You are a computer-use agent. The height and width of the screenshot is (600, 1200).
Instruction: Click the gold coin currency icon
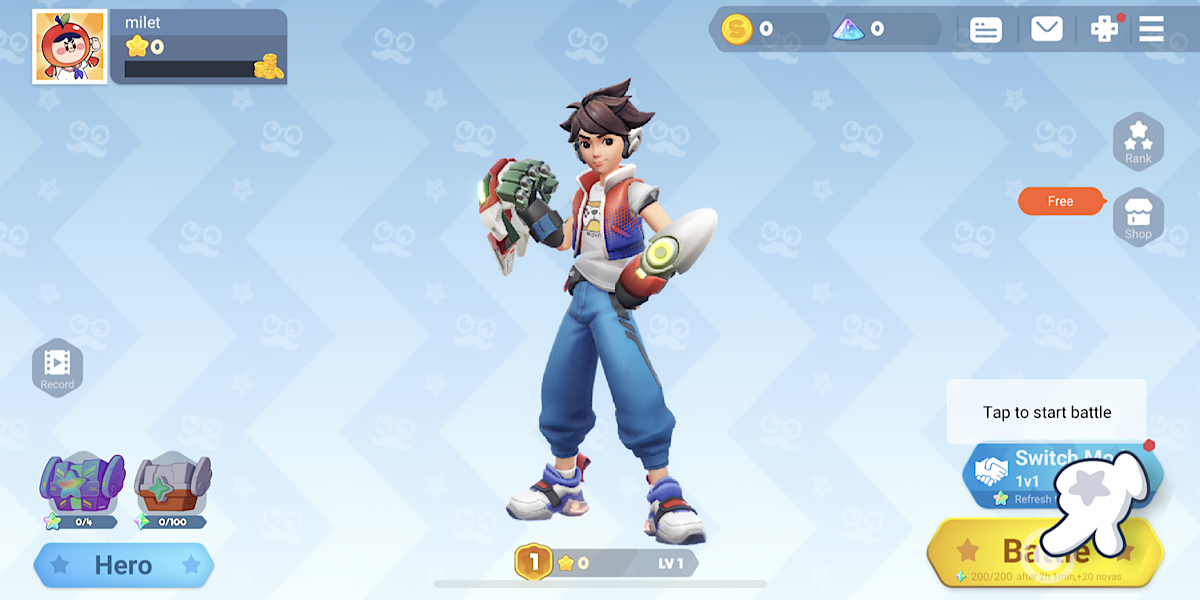(737, 29)
